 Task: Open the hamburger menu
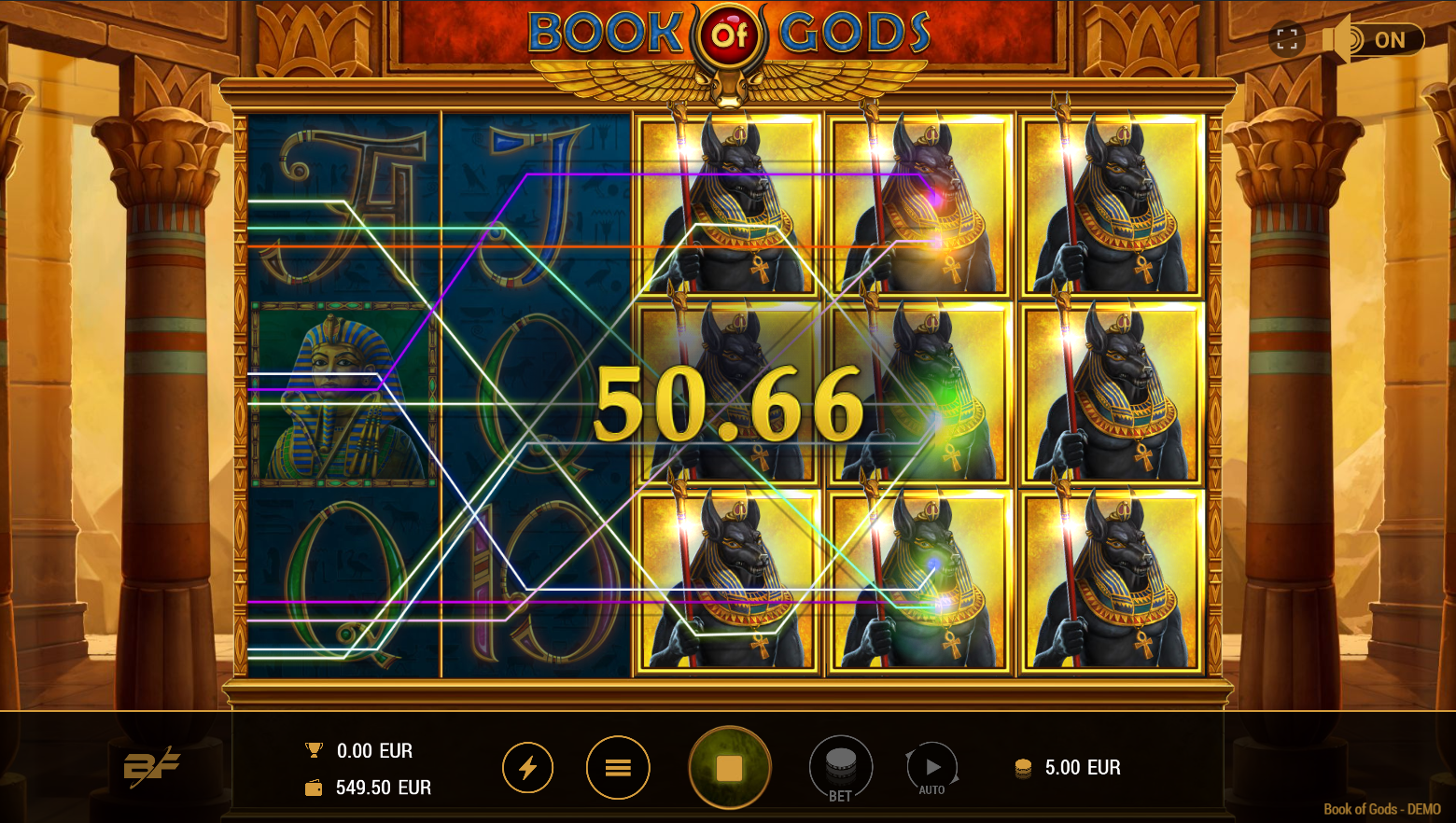click(617, 768)
